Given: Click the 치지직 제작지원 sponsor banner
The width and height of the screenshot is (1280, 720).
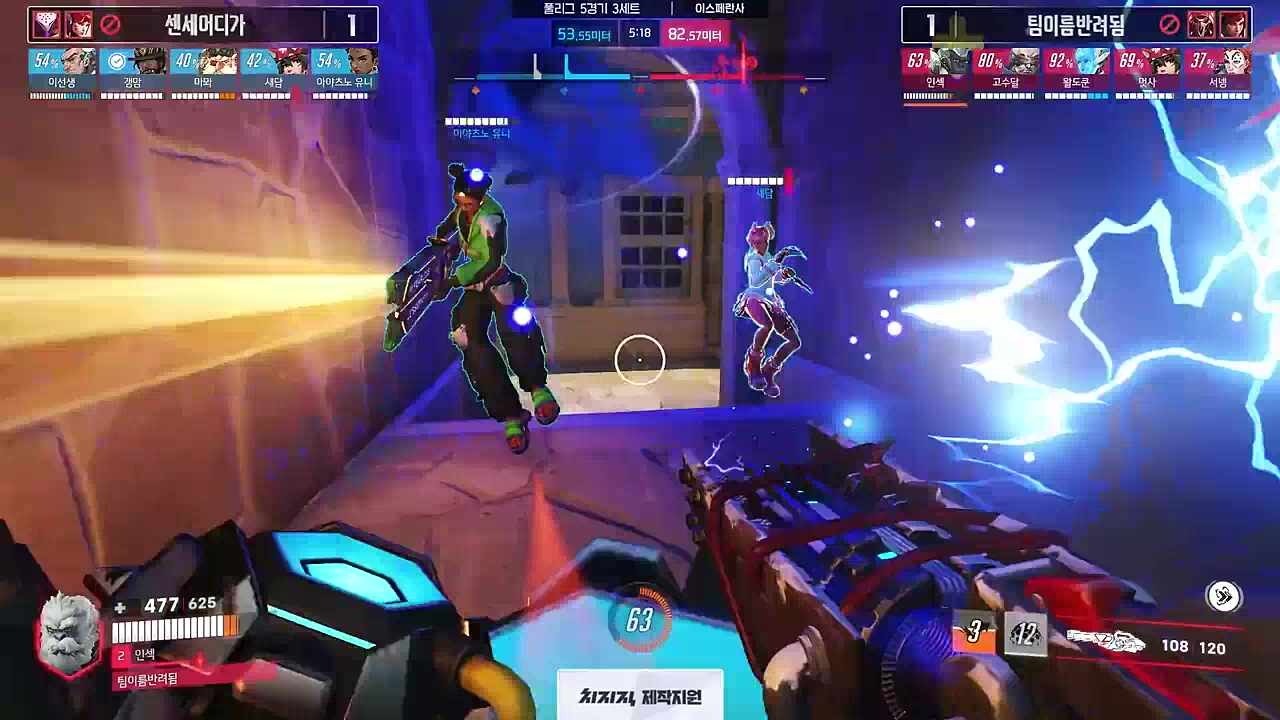Looking at the screenshot, I should pos(640,696).
